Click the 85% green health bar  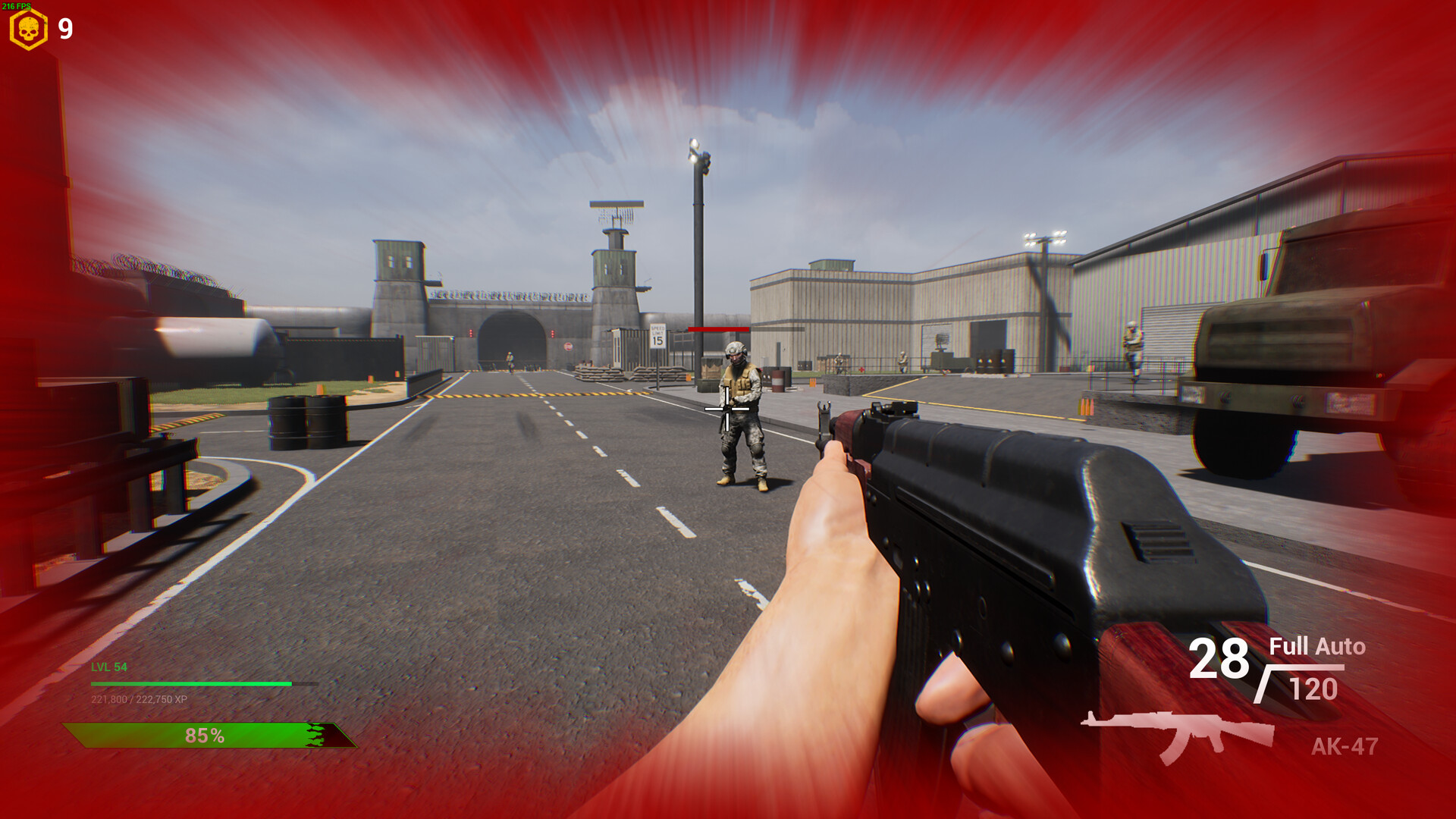[205, 734]
